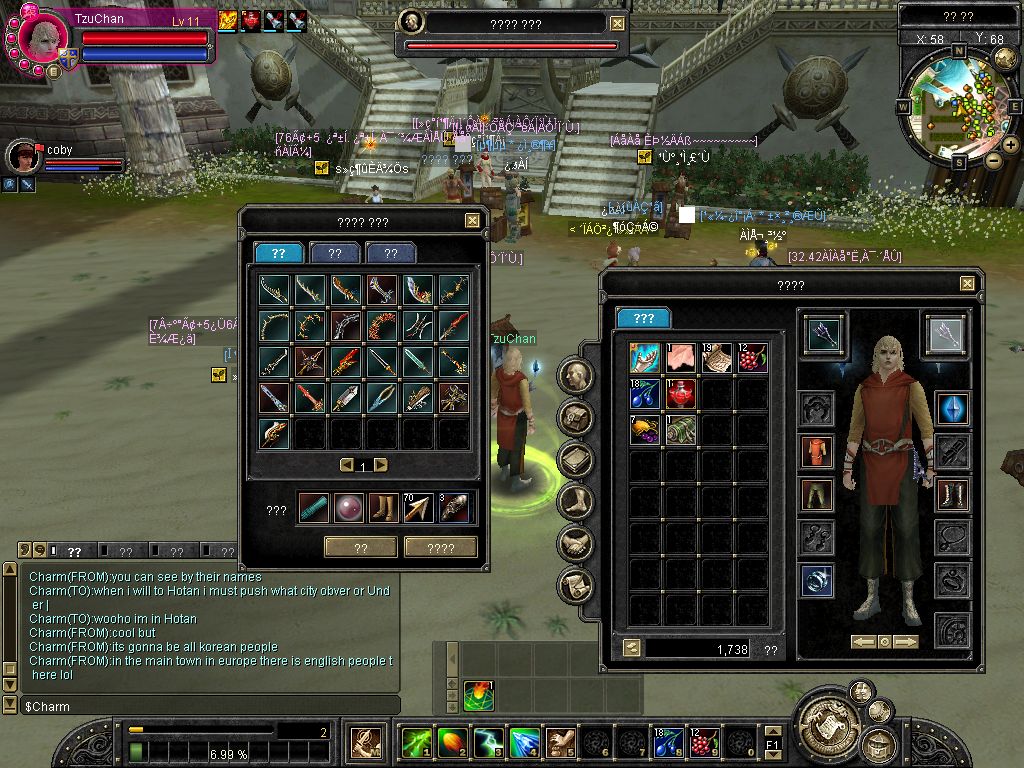Screen dimensions: 1024x768
Task: Select the arrow bundle of 70 in shop
Action: click(418, 508)
